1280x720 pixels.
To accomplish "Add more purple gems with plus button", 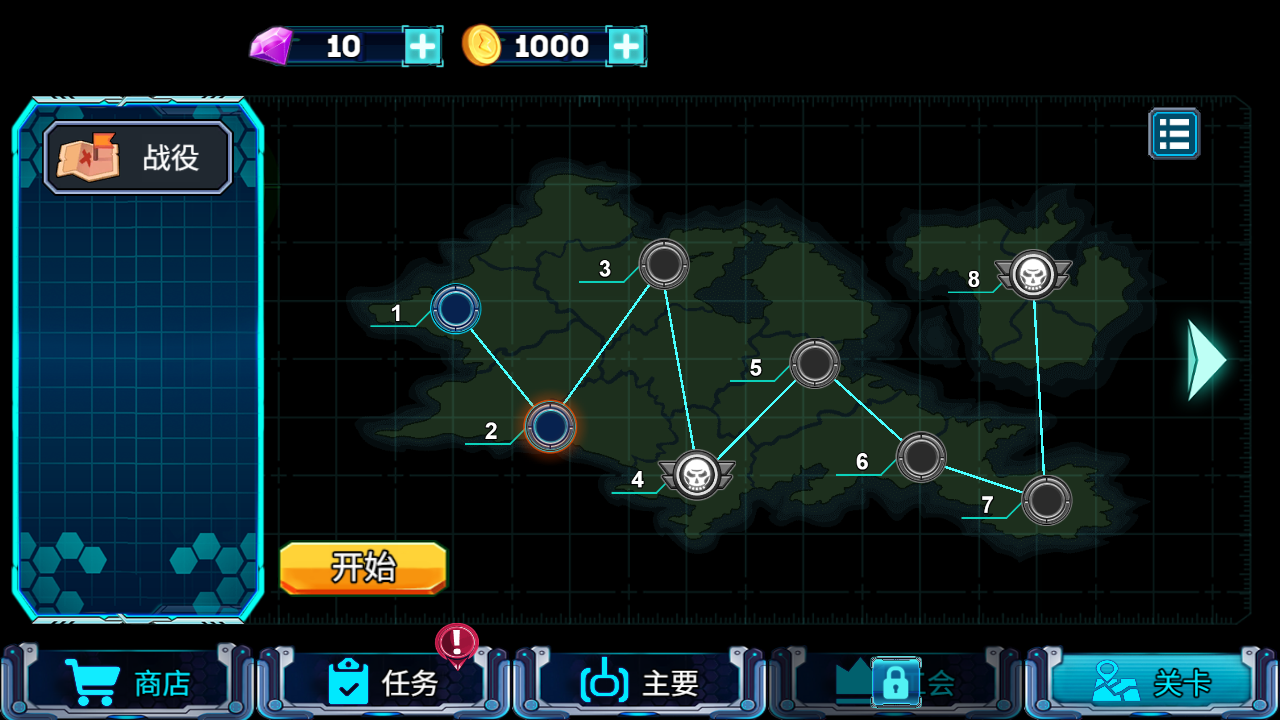I will pos(422,46).
